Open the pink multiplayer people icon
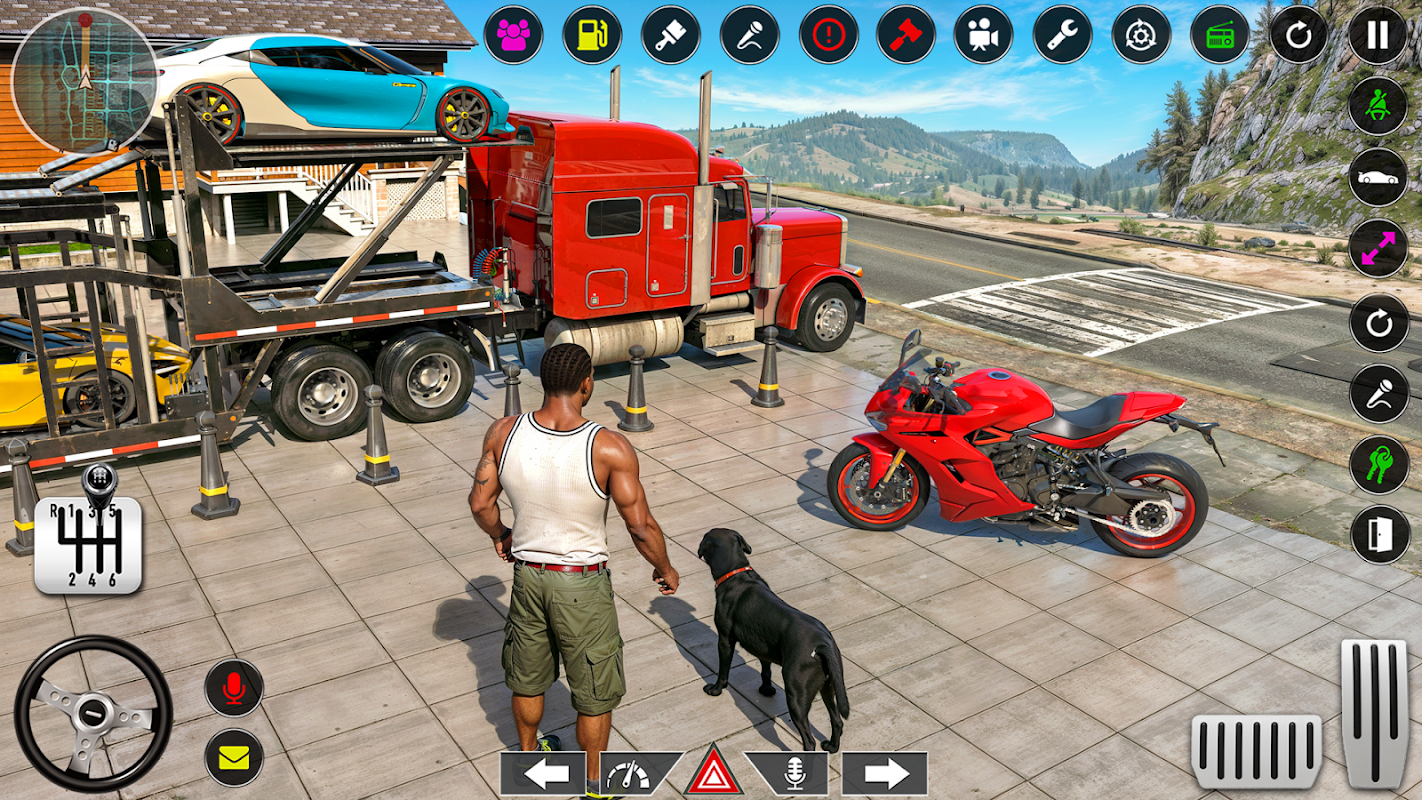Viewport: 1422px width, 800px height. pos(513,35)
